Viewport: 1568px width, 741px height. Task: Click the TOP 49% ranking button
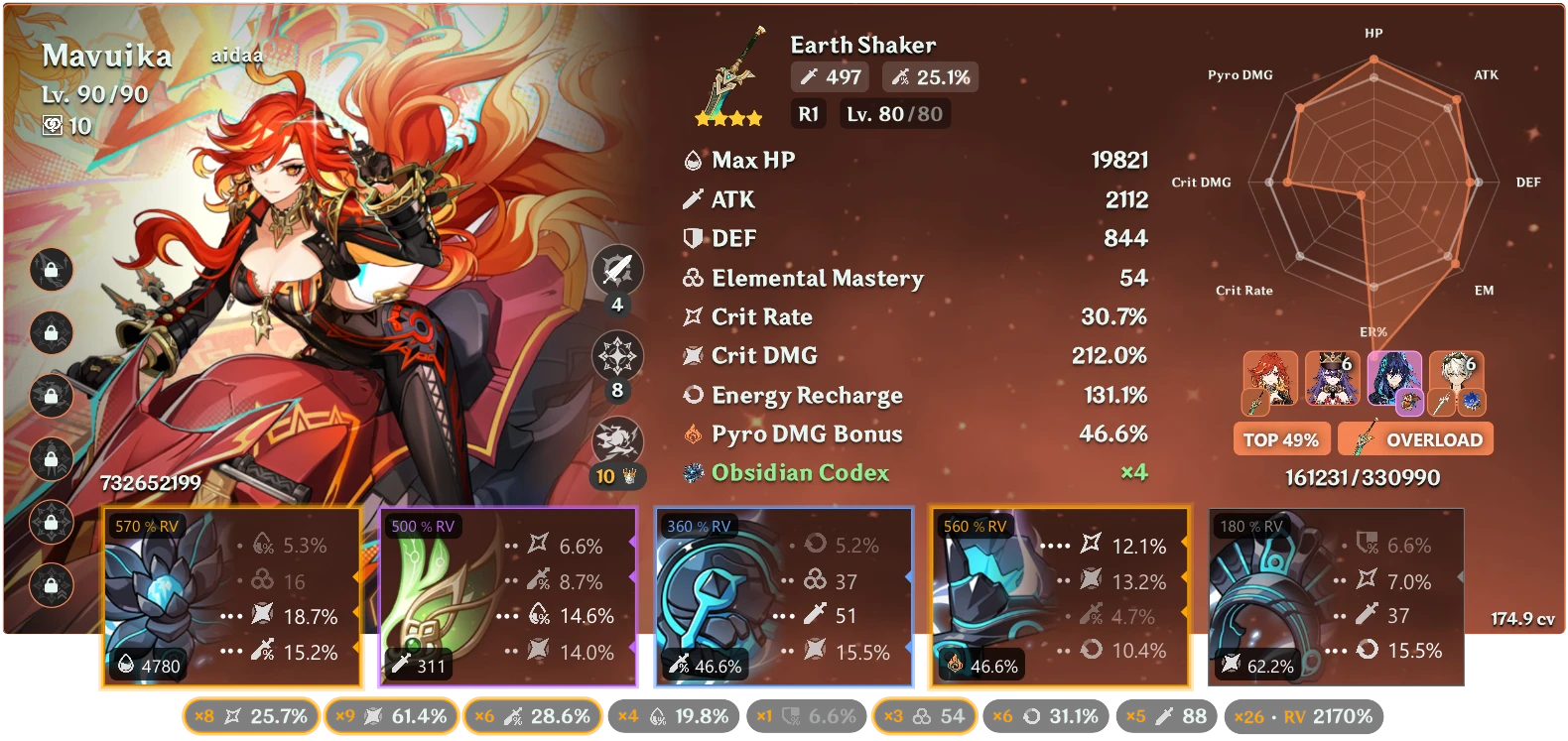tap(1281, 437)
